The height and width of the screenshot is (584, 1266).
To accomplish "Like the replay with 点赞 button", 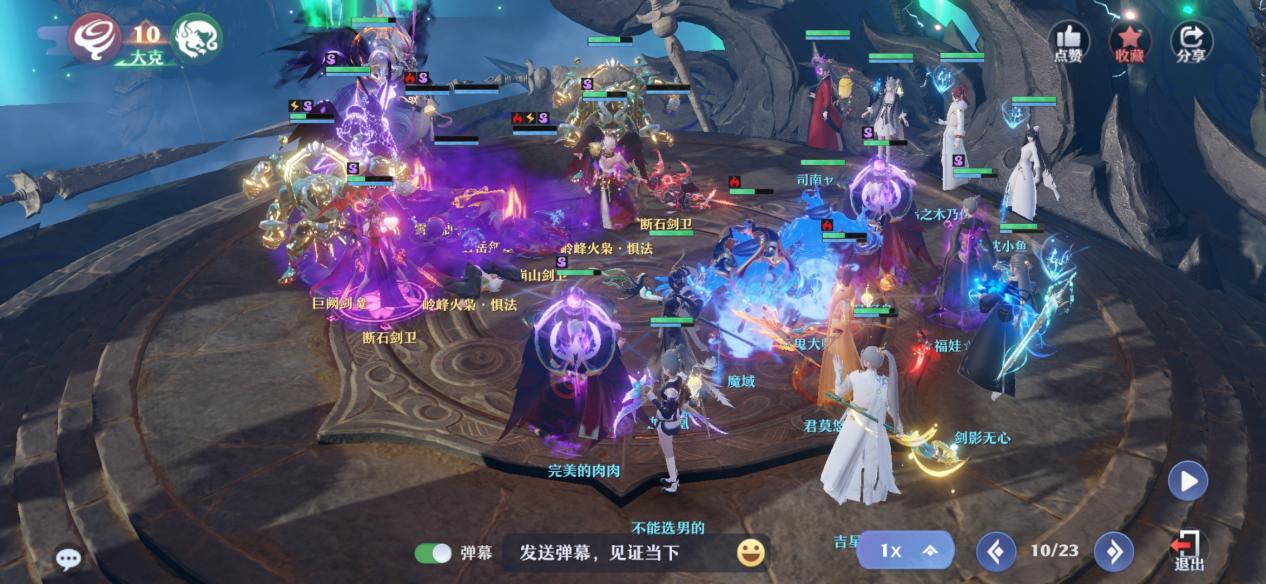I will 1068,42.
